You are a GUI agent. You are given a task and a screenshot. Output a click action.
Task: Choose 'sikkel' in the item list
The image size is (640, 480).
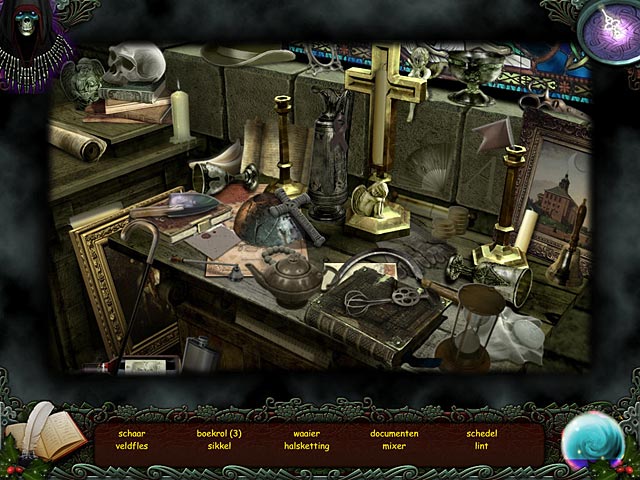(220, 446)
